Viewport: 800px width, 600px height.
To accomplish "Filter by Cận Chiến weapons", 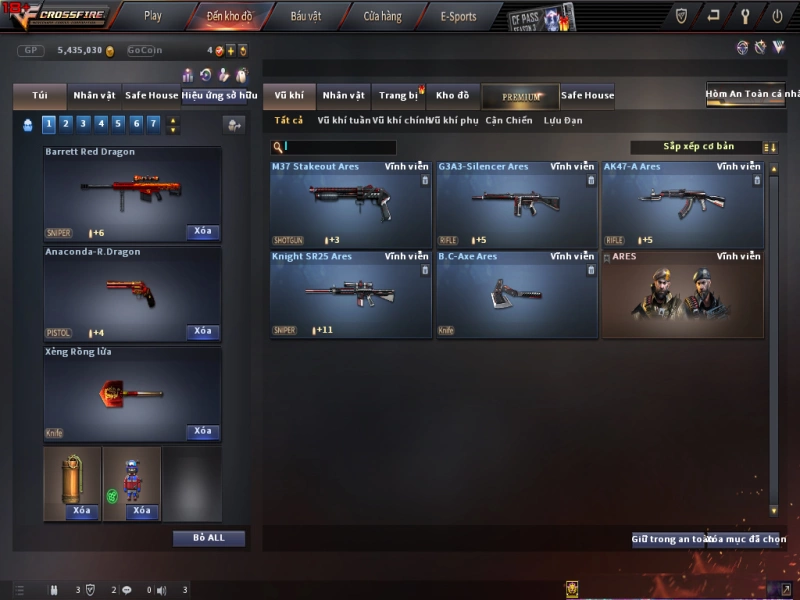I will (x=509, y=121).
